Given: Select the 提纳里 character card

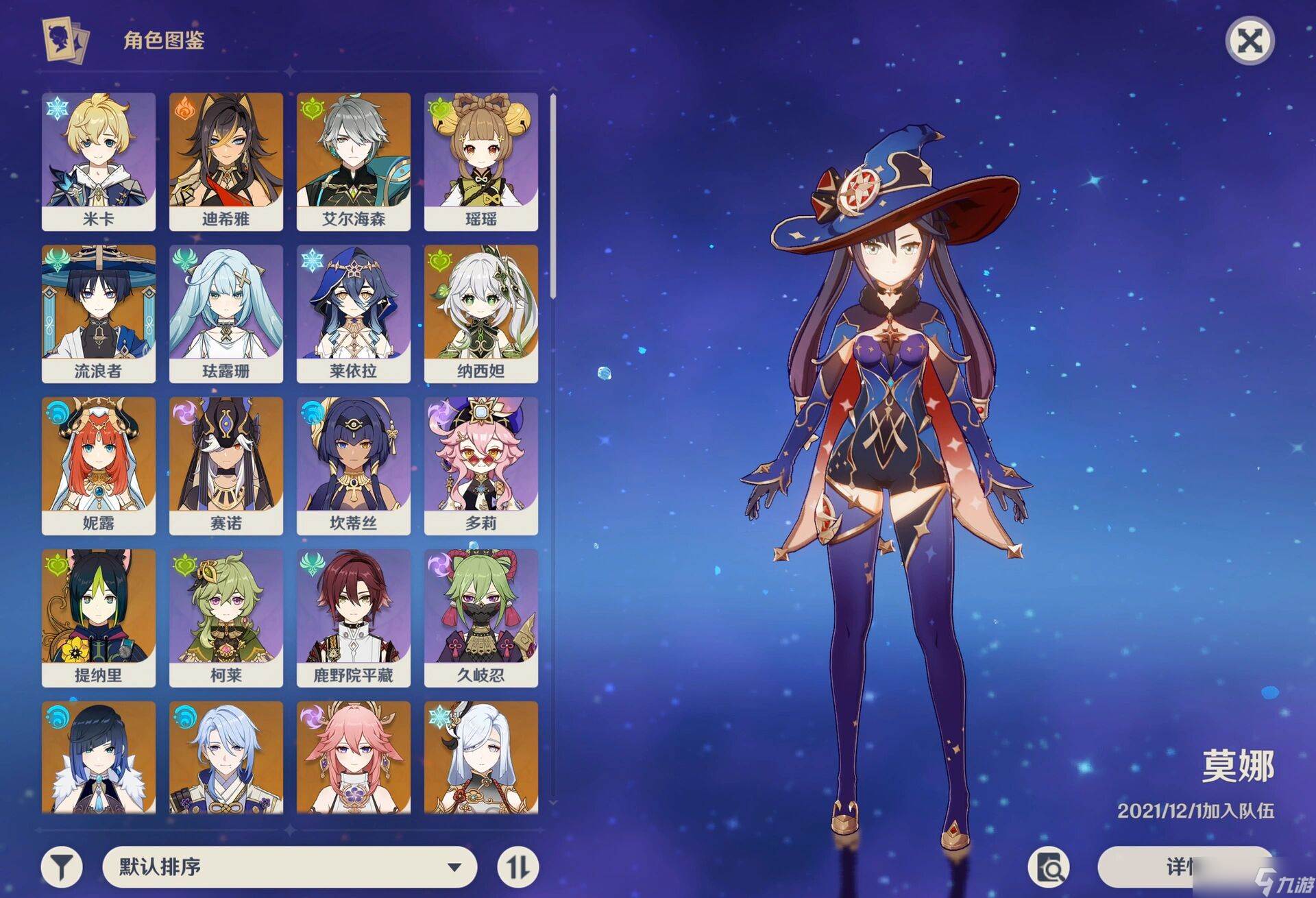Looking at the screenshot, I should pyautogui.click(x=99, y=618).
